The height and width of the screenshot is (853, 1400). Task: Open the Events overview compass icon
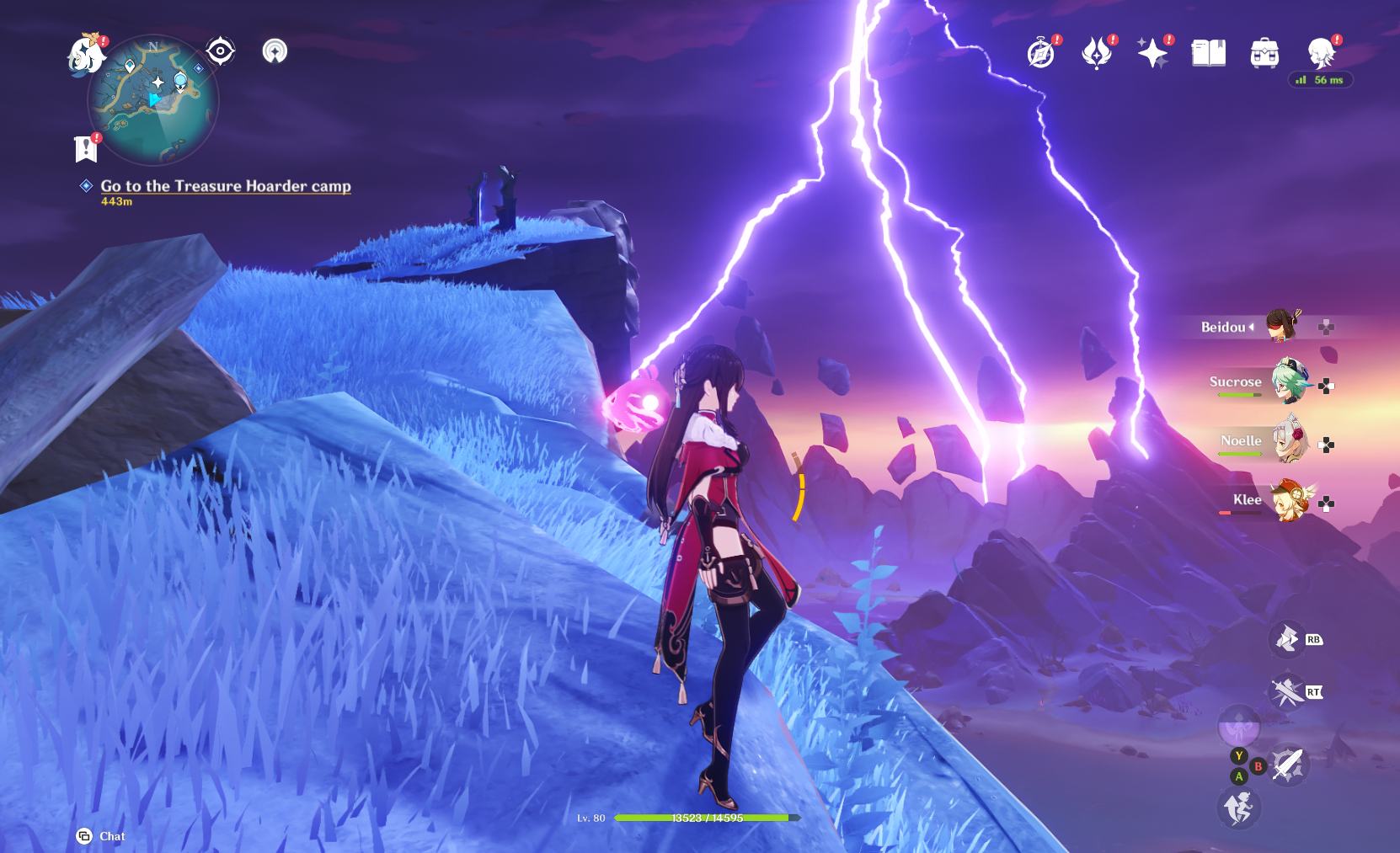1041,52
